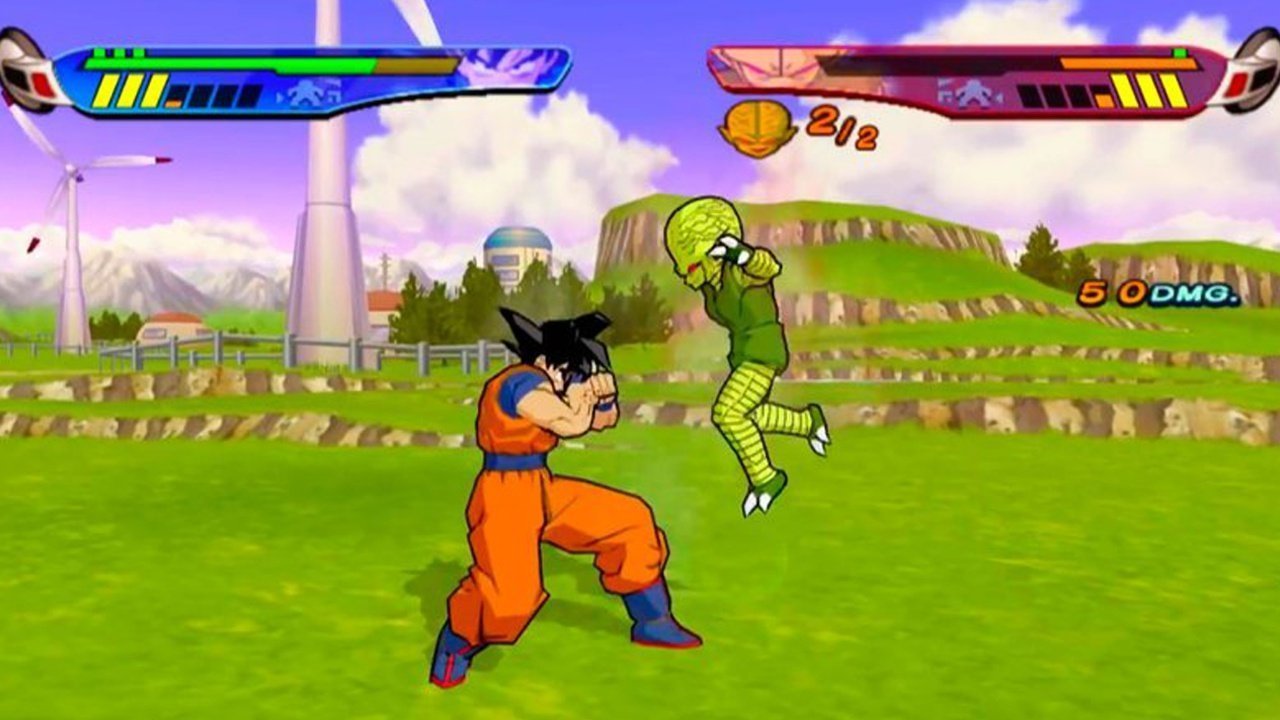Screen dimensions: 1280x720
Task: Toggle the green indicator light on the enemy bar
Action: [x=1181, y=53]
